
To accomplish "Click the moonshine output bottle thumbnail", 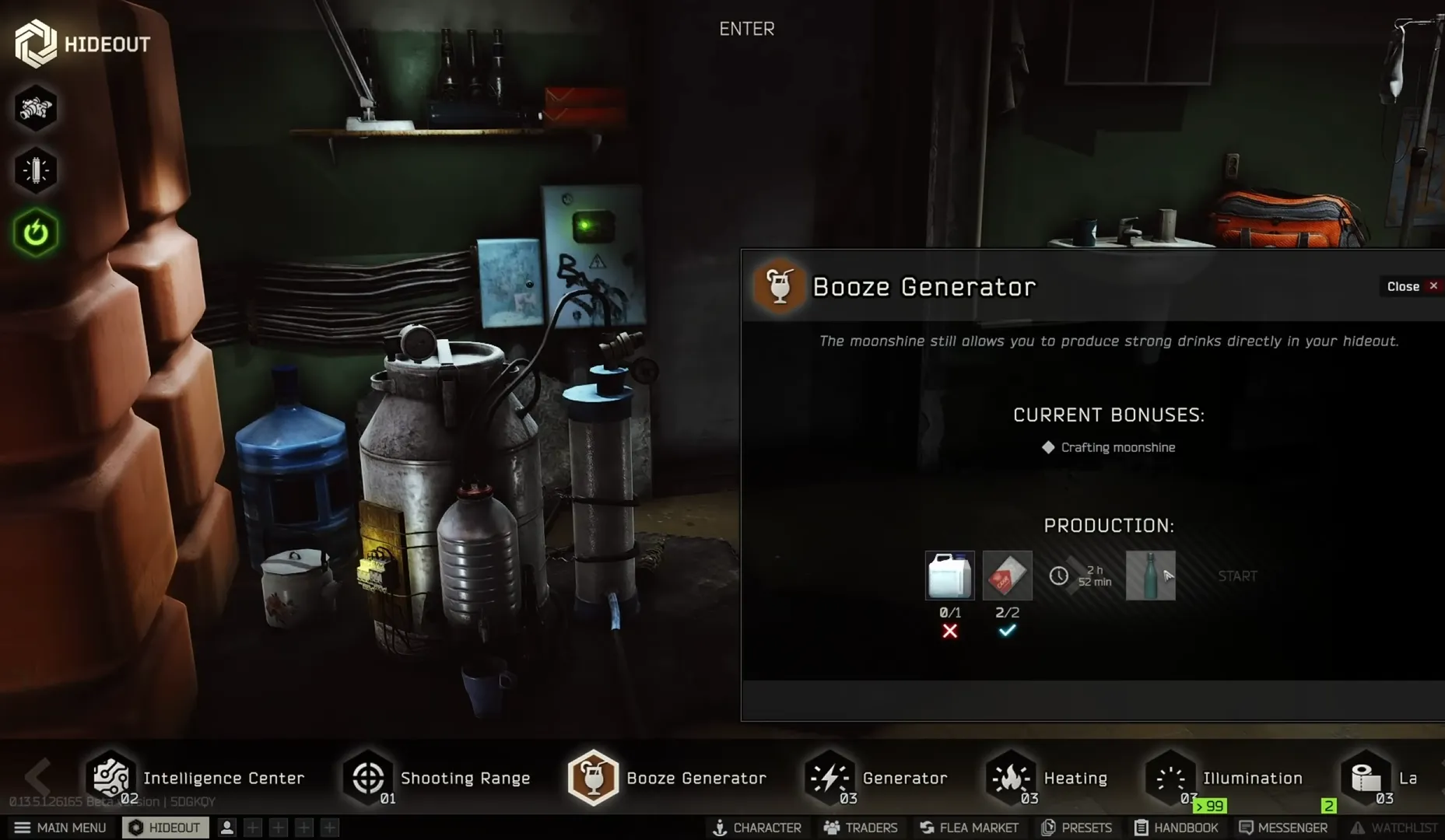I will pyautogui.click(x=1151, y=576).
